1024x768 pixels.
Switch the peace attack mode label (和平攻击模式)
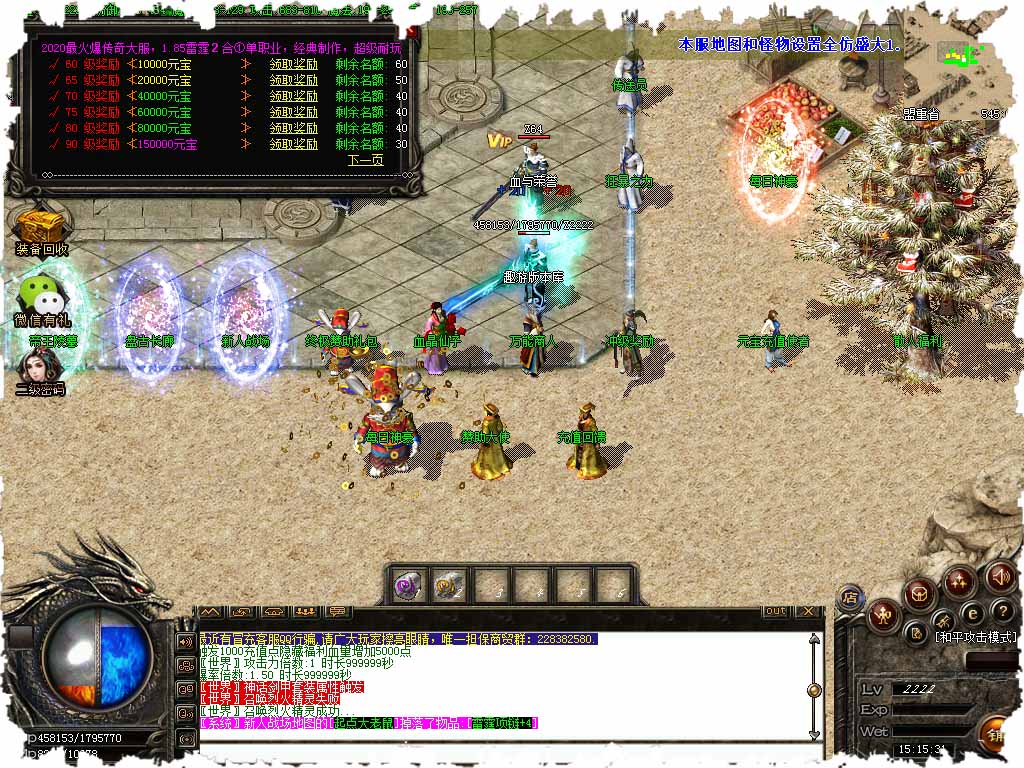pyautogui.click(x=975, y=637)
